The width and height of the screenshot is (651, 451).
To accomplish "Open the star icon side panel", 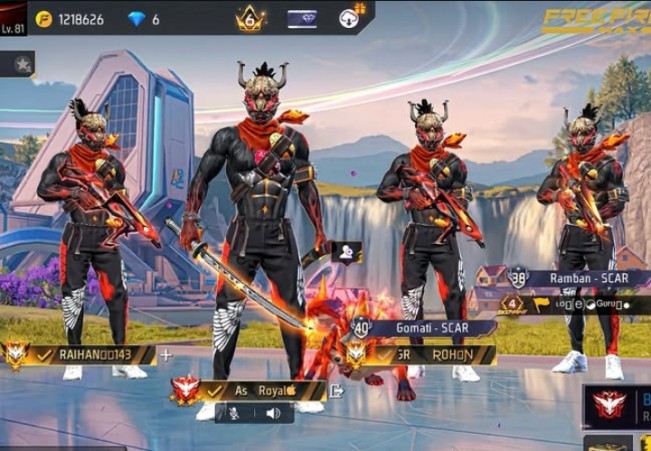I will 20,64.
